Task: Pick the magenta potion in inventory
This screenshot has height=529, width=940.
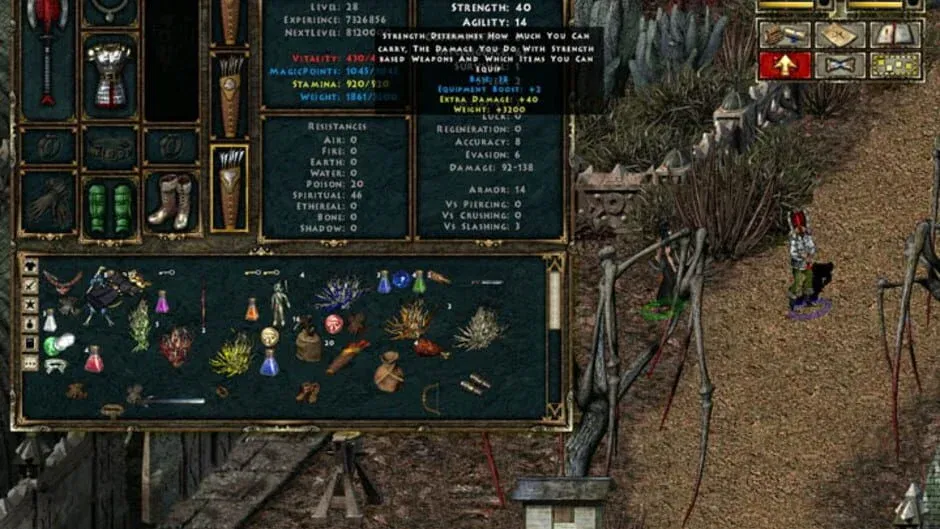Action: [x=162, y=301]
